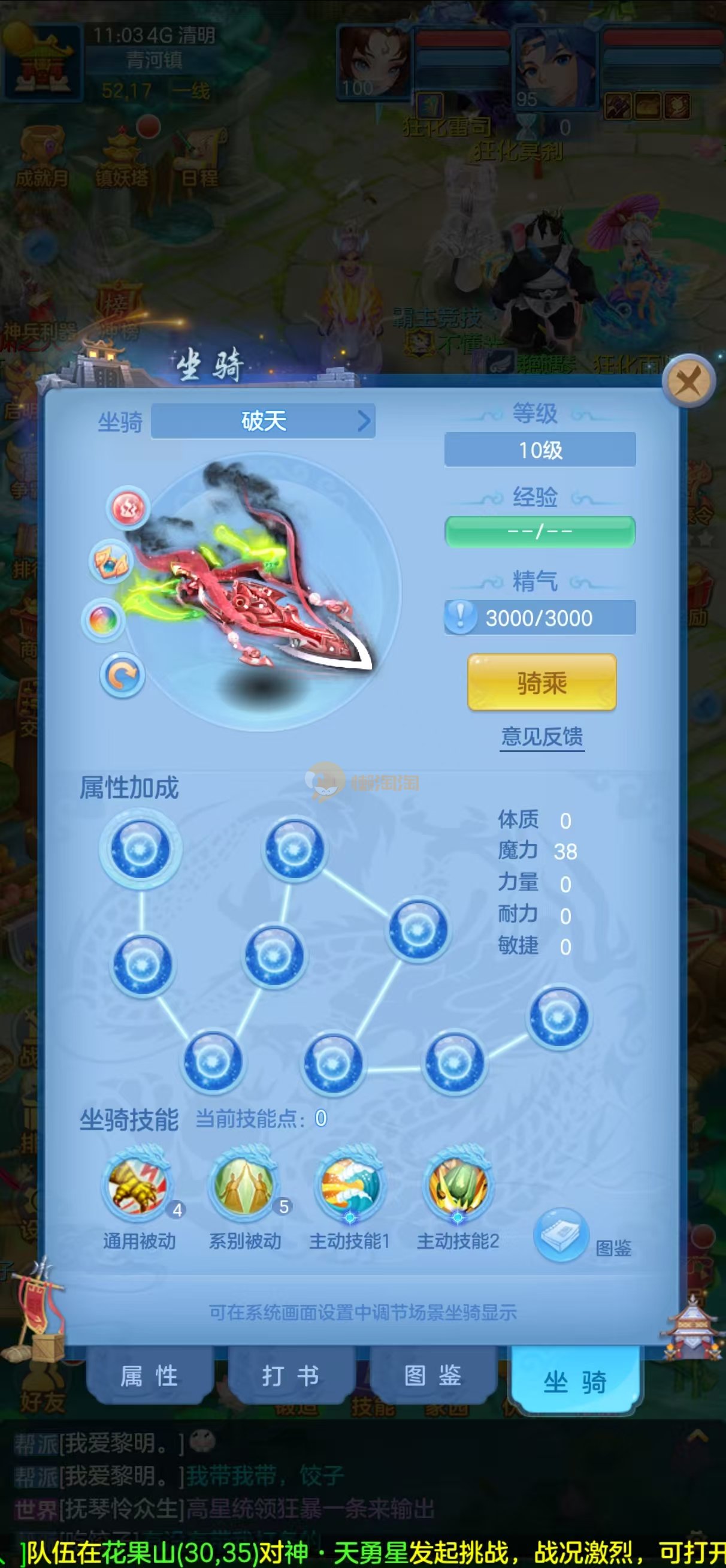Click the yellow 骑乘 ride button
This screenshot has width=726, height=1568.
click(x=542, y=682)
